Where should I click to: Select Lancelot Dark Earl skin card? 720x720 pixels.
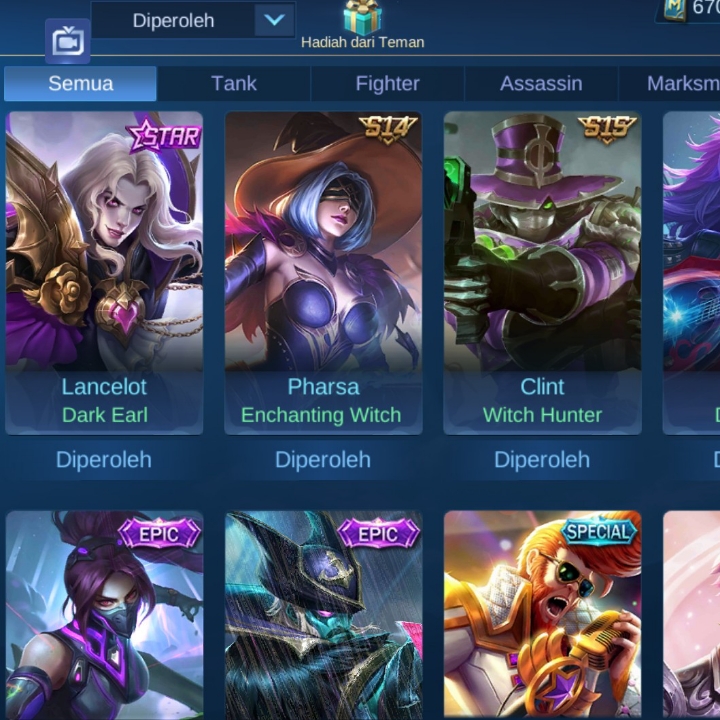(104, 272)
